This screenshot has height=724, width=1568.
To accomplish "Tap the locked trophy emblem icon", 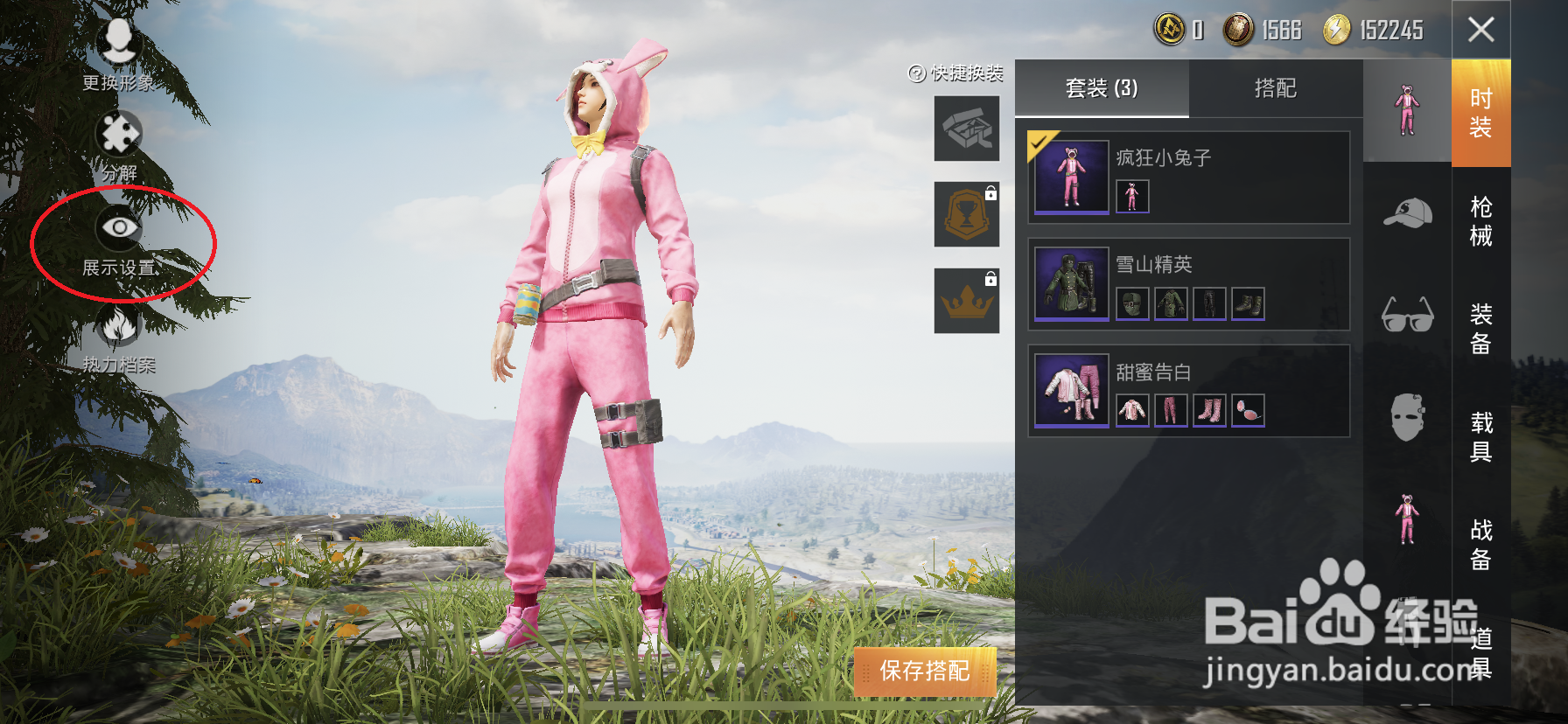I will click(x=966, y=215).
